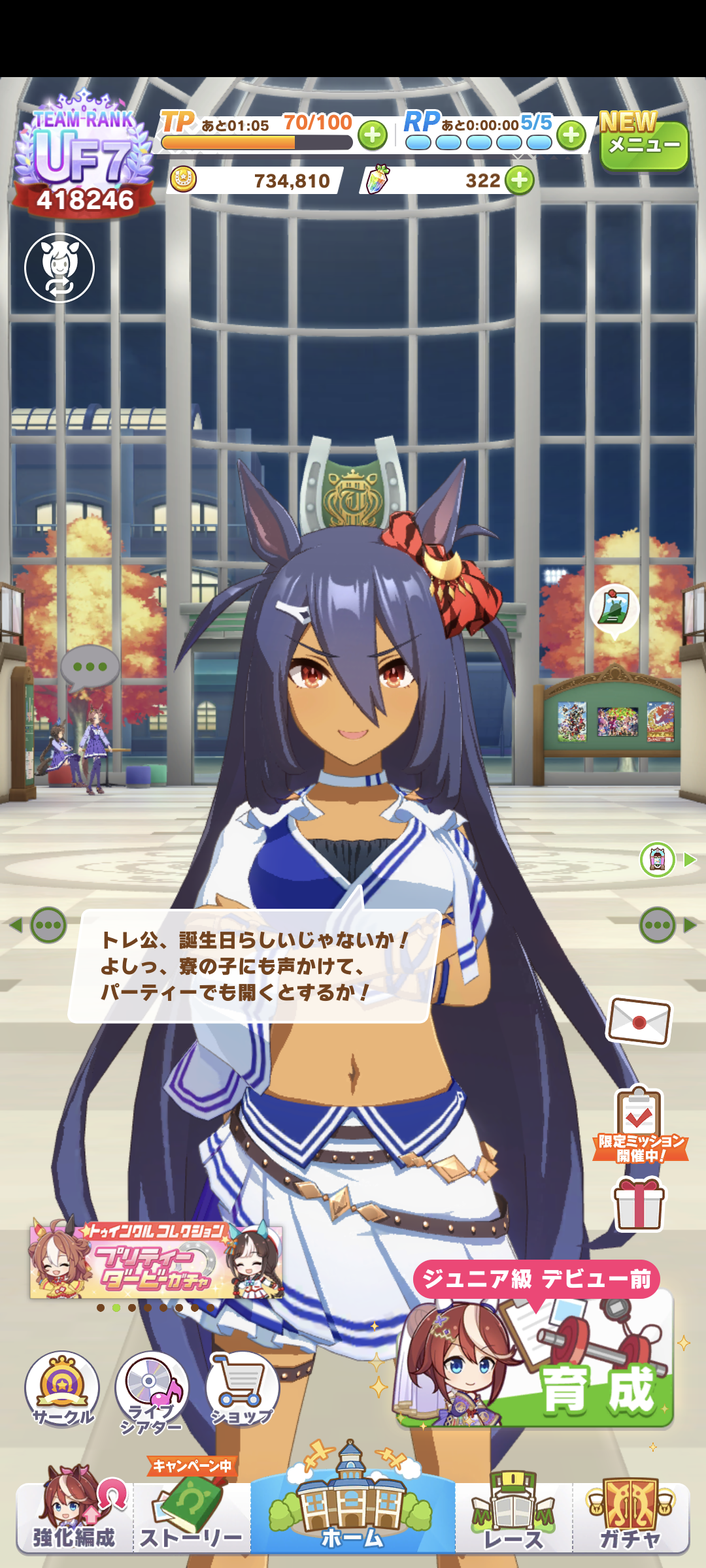The image size is (706, 1568).
Task: Open the ライブシアター live theater
Action: (152, 1390)
